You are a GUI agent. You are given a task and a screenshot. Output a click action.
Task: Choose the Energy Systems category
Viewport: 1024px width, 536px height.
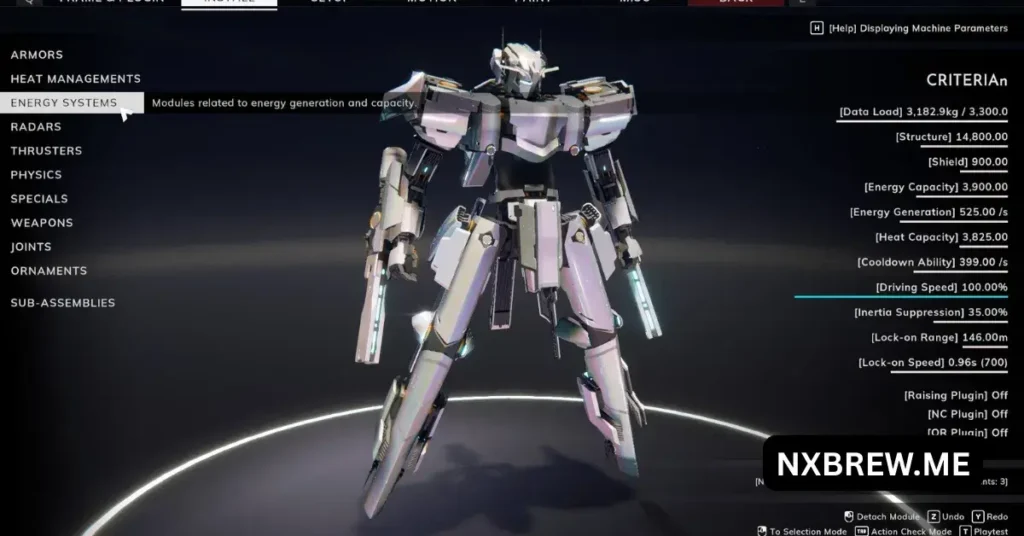pos(63,103)
